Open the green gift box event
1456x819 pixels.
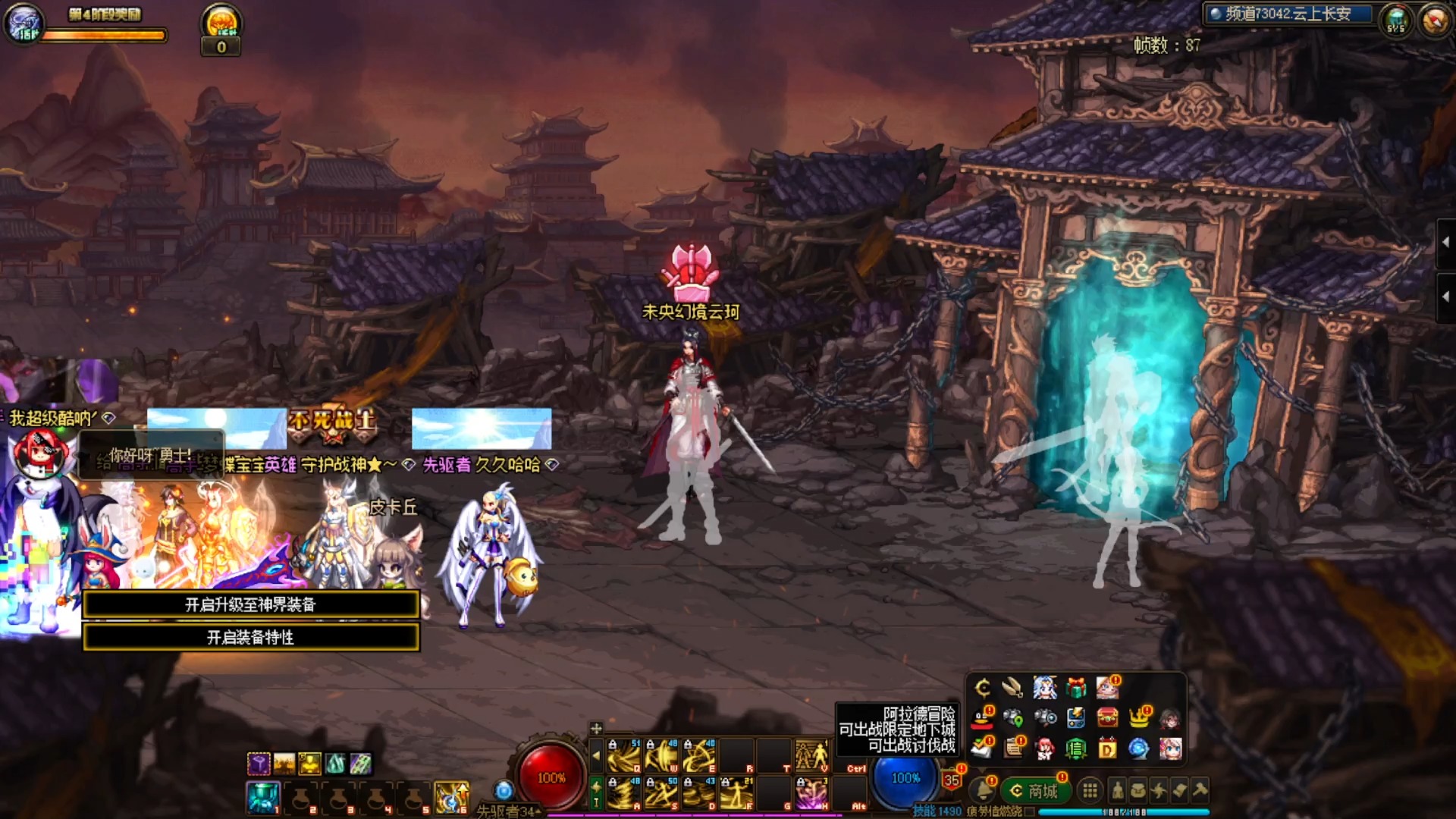1076,688
